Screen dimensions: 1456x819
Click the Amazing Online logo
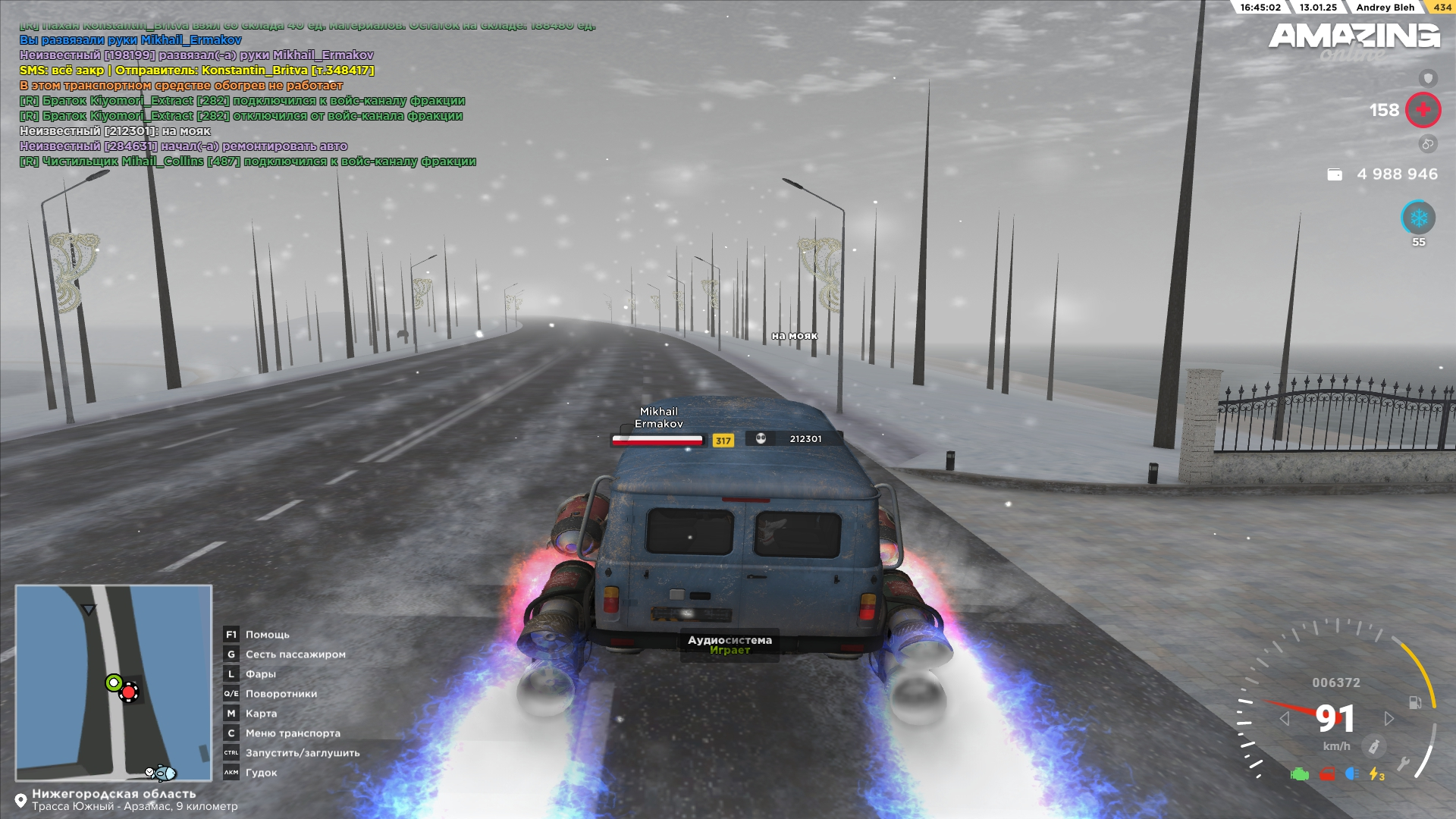pyautogui.click(x=1354, y=39)
